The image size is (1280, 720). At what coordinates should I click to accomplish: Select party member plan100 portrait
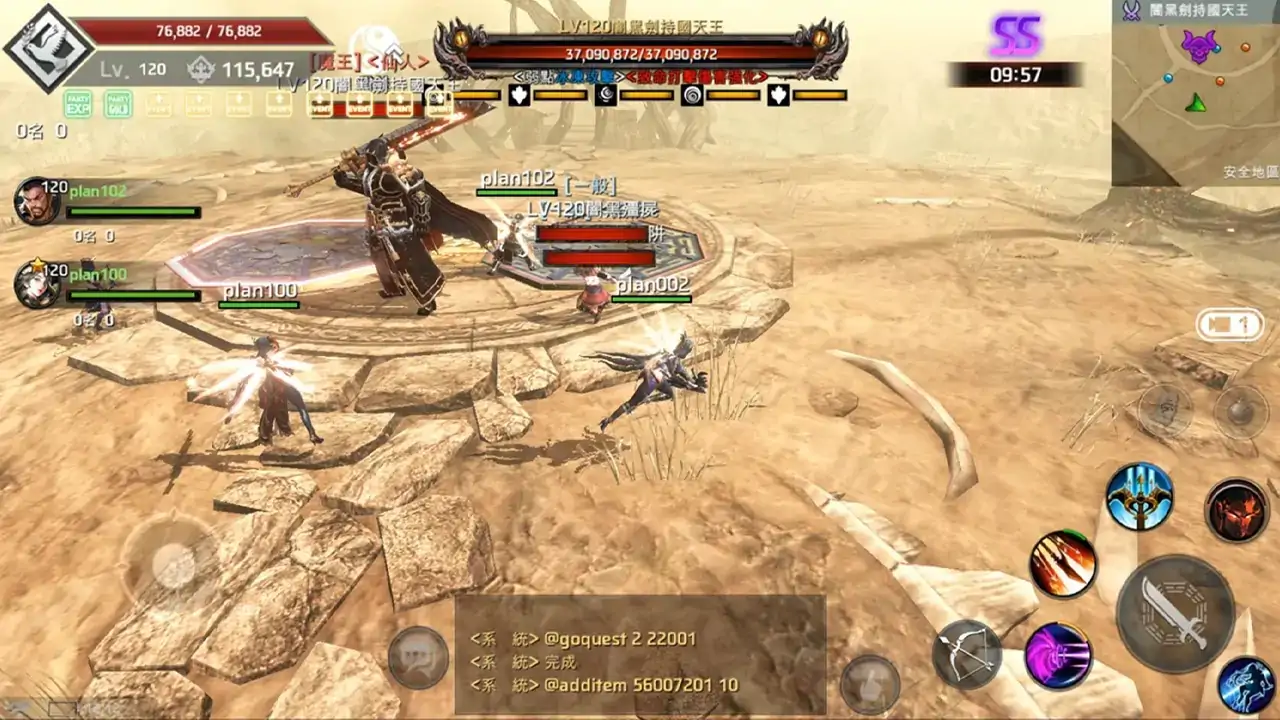[36, 284]
